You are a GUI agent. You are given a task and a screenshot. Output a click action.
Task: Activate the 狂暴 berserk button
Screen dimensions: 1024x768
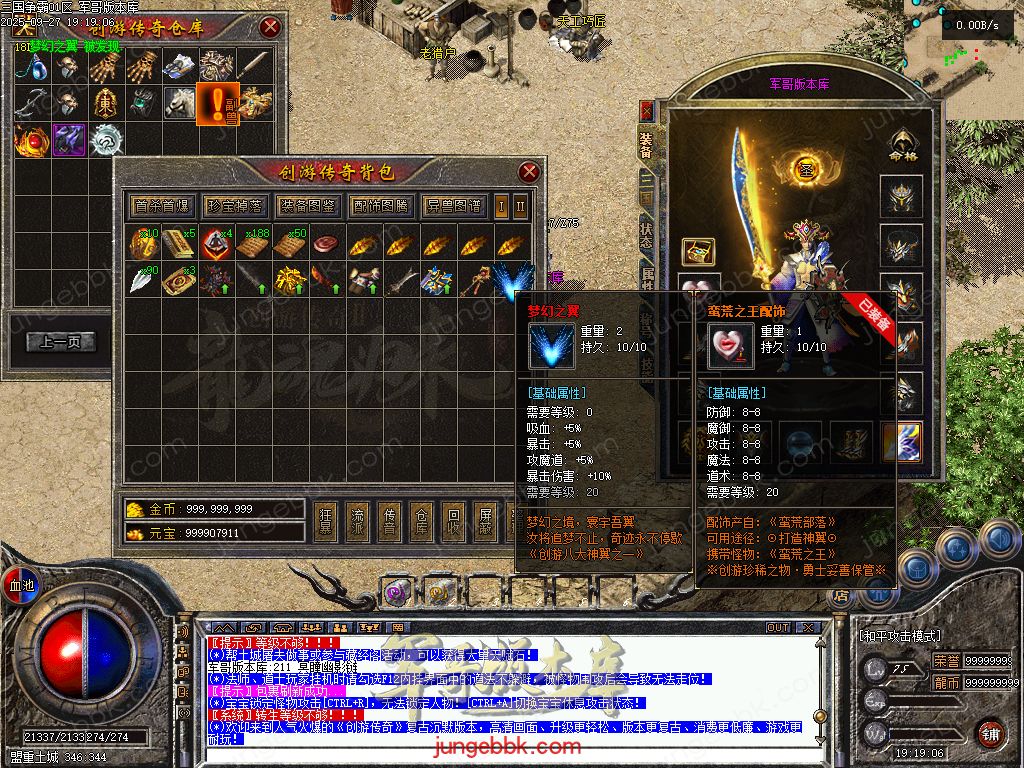(325, 521)
